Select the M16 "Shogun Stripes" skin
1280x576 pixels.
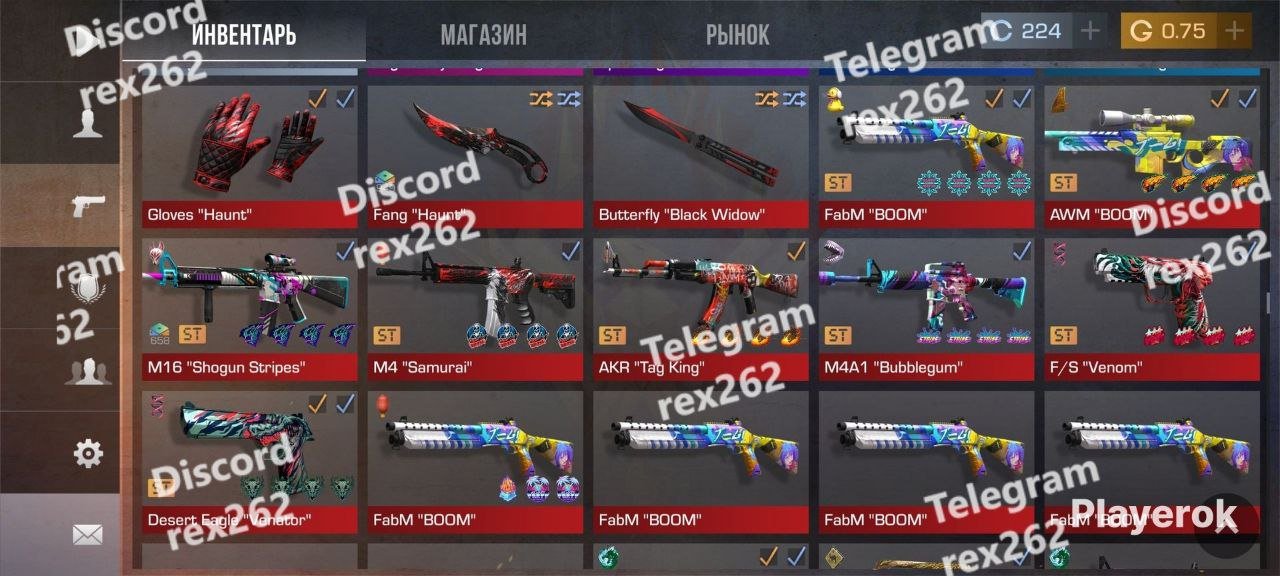click(x=249, y=308)
